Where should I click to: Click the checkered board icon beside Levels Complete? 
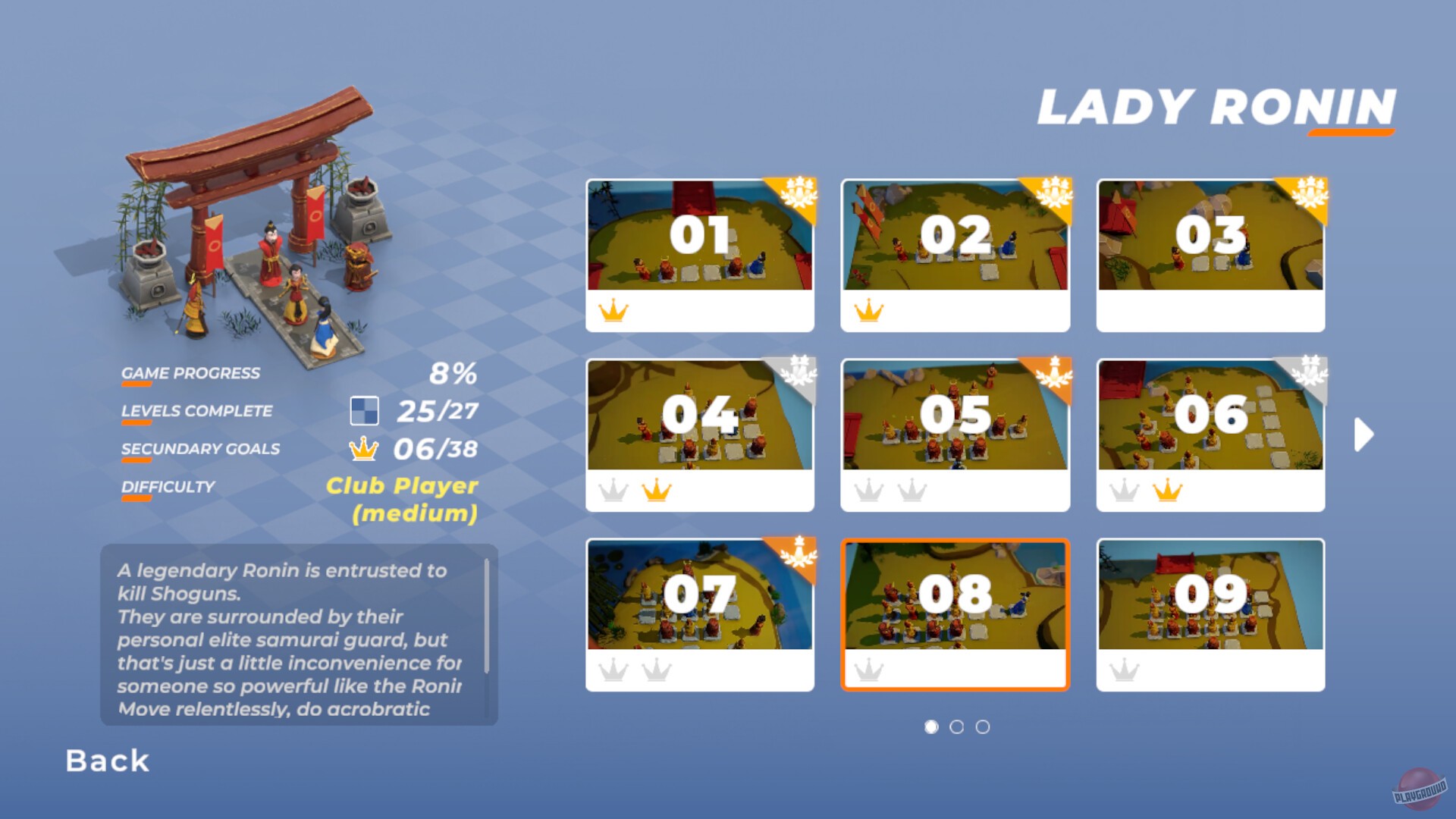[366, 410]
